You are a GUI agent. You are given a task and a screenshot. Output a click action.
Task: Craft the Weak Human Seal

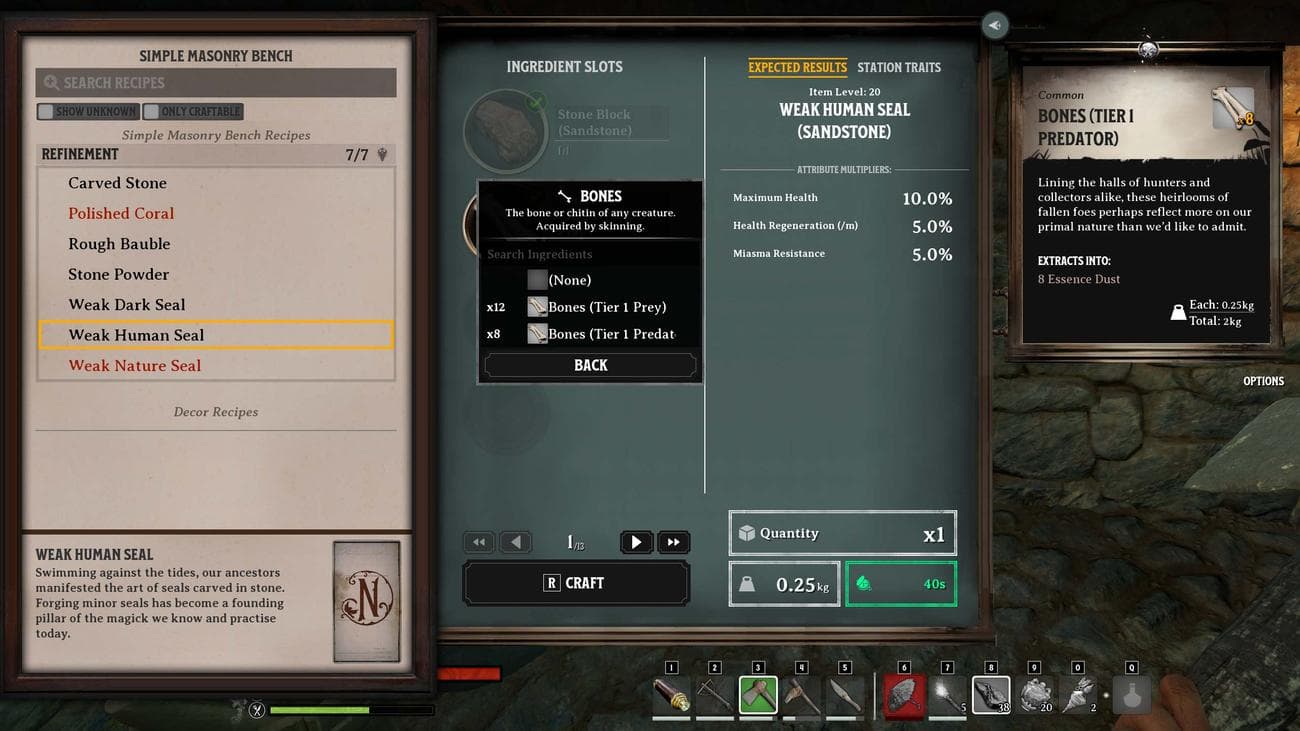pos(575,583)
